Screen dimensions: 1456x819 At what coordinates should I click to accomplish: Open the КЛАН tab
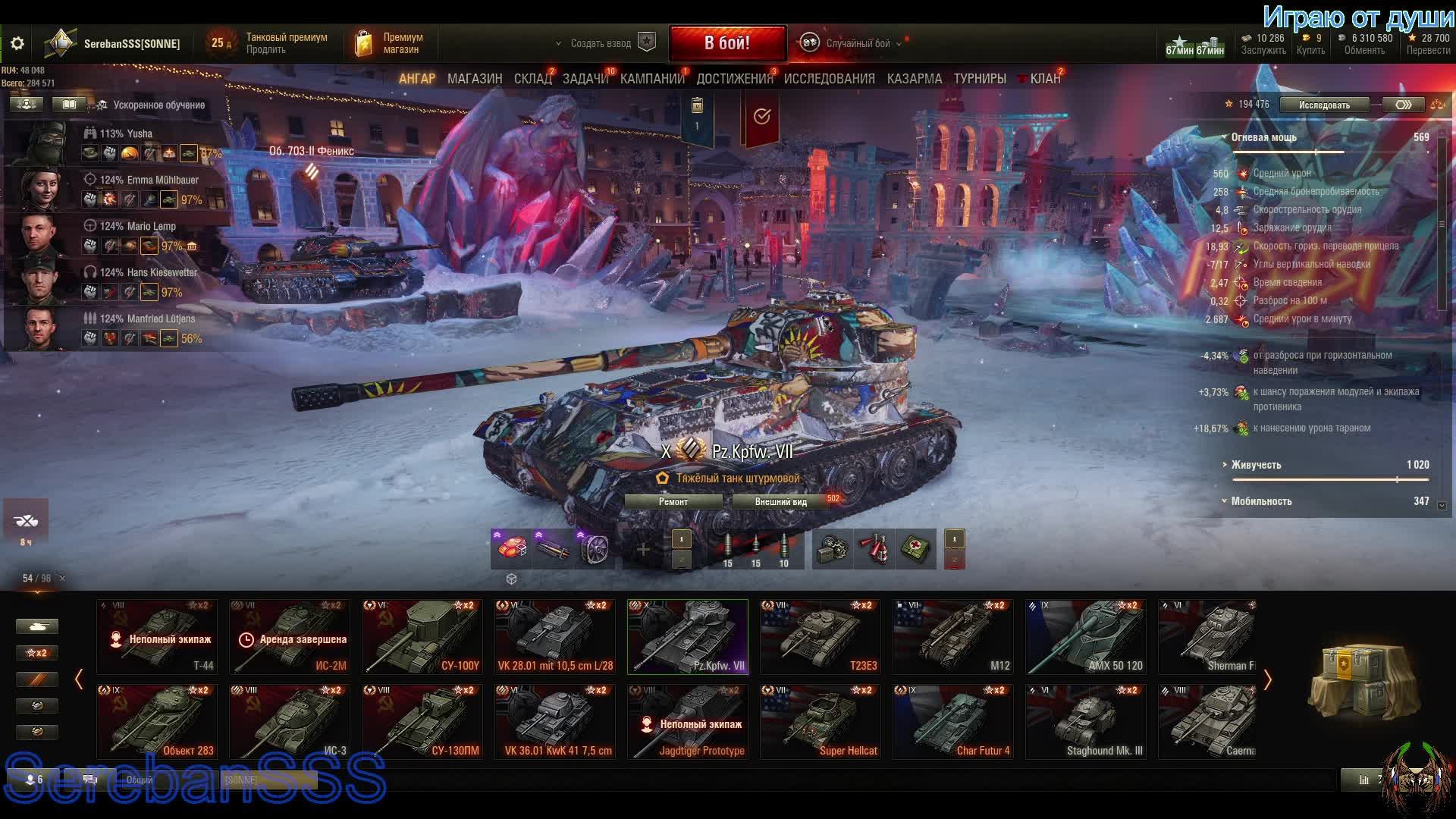pyautogui.click(x=1044, y=79)
